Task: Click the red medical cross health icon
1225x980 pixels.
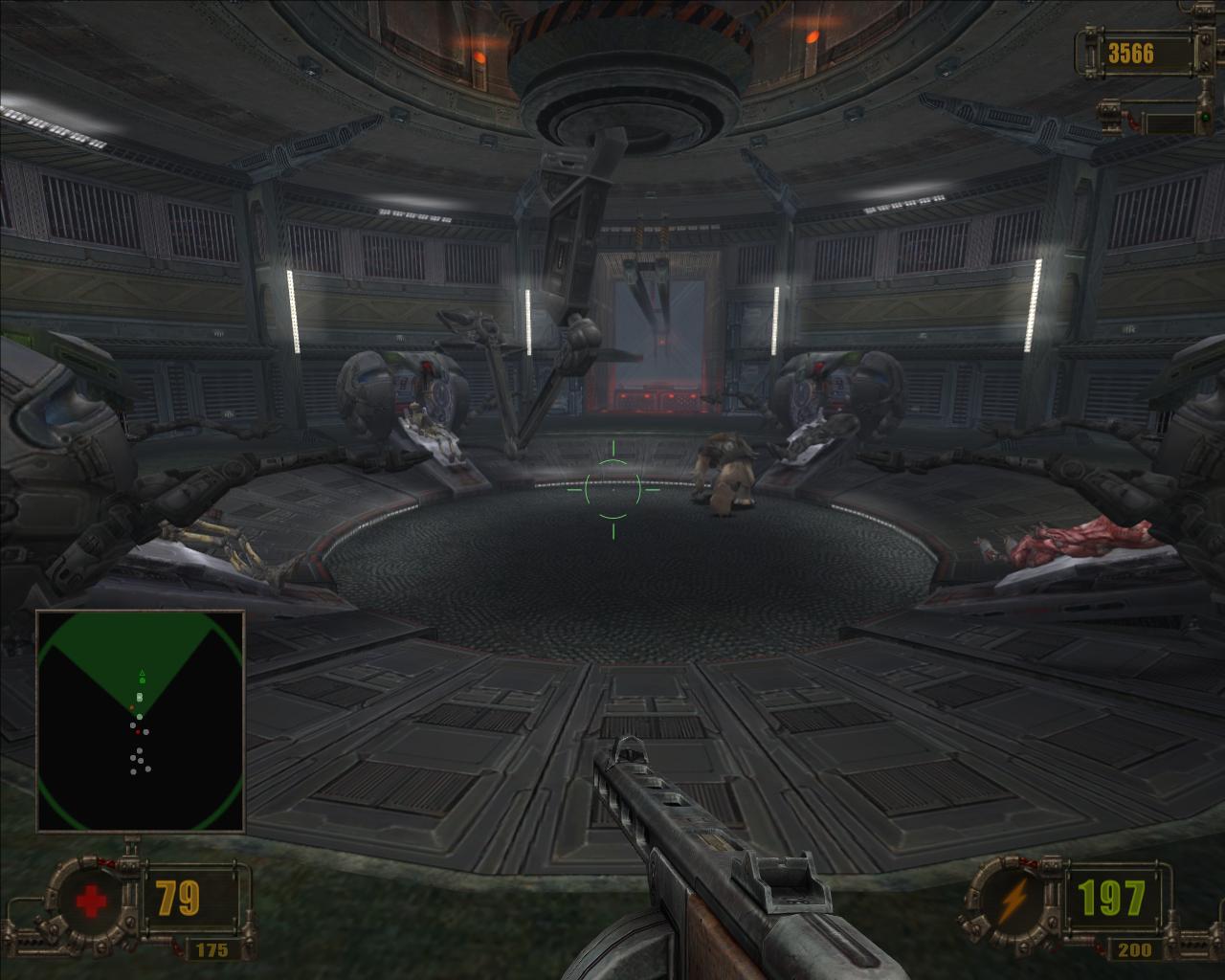Action: point(89,901)
